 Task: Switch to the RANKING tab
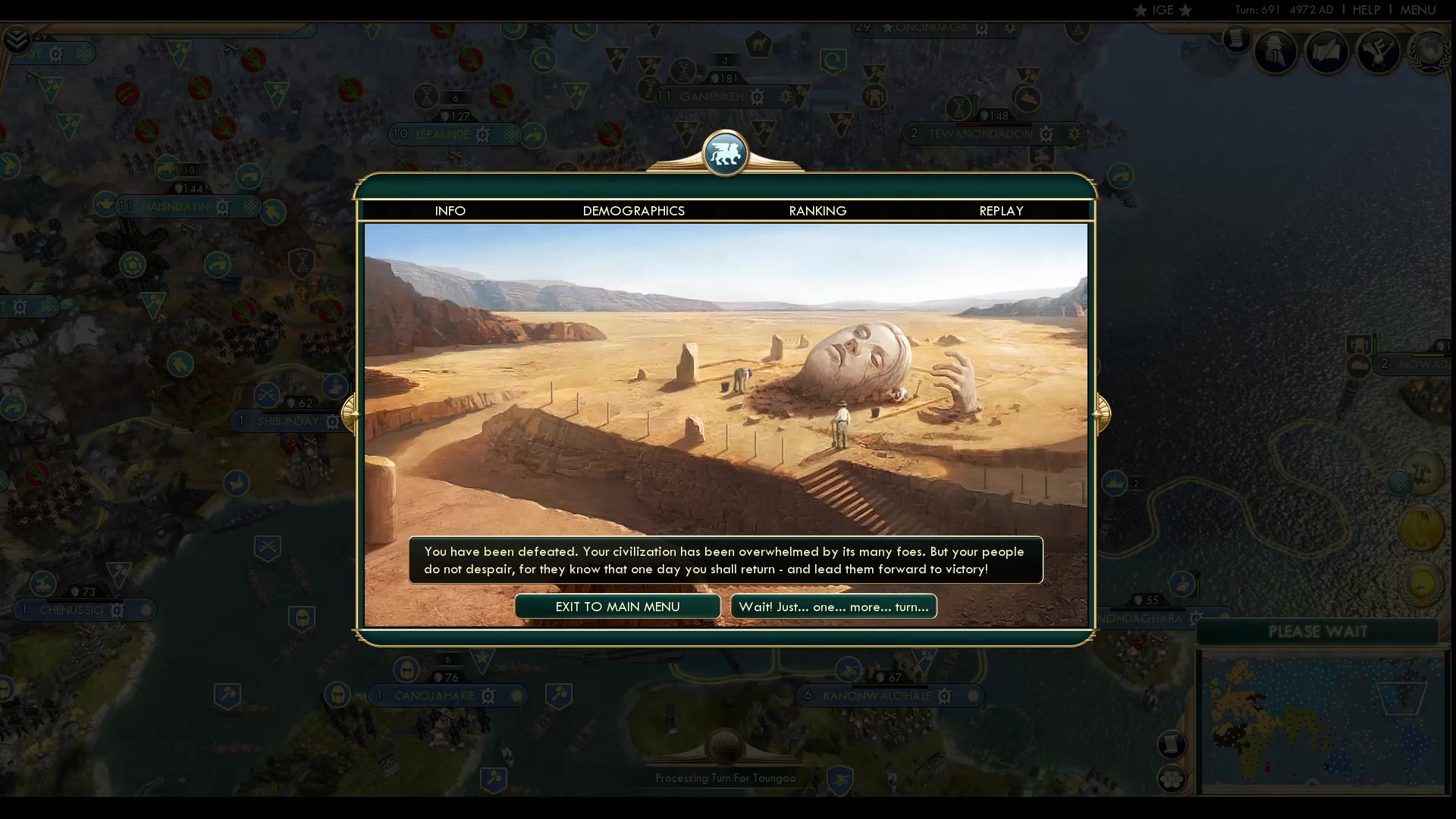coord(817,211)
